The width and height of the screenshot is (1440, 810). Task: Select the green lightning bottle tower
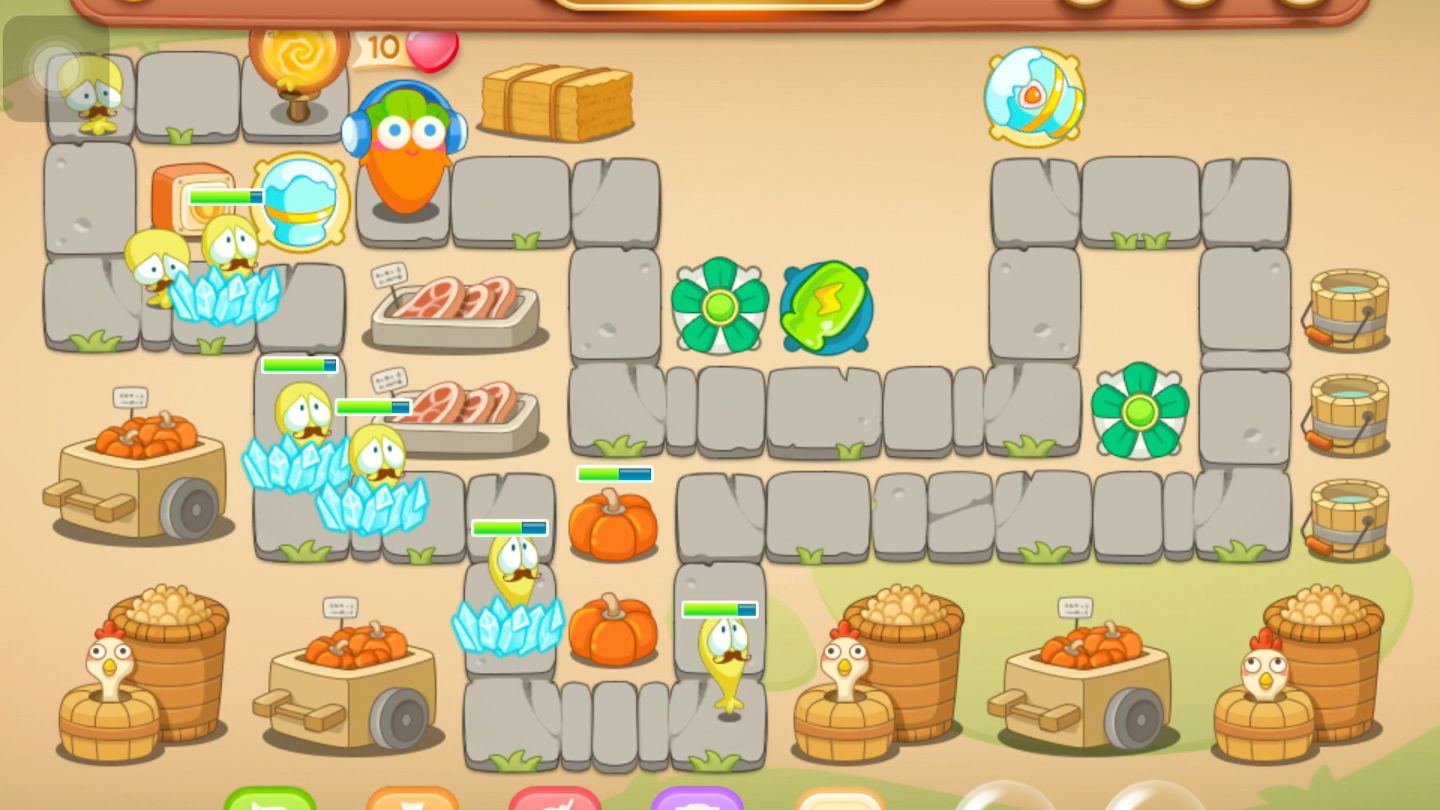pos(826,308)
